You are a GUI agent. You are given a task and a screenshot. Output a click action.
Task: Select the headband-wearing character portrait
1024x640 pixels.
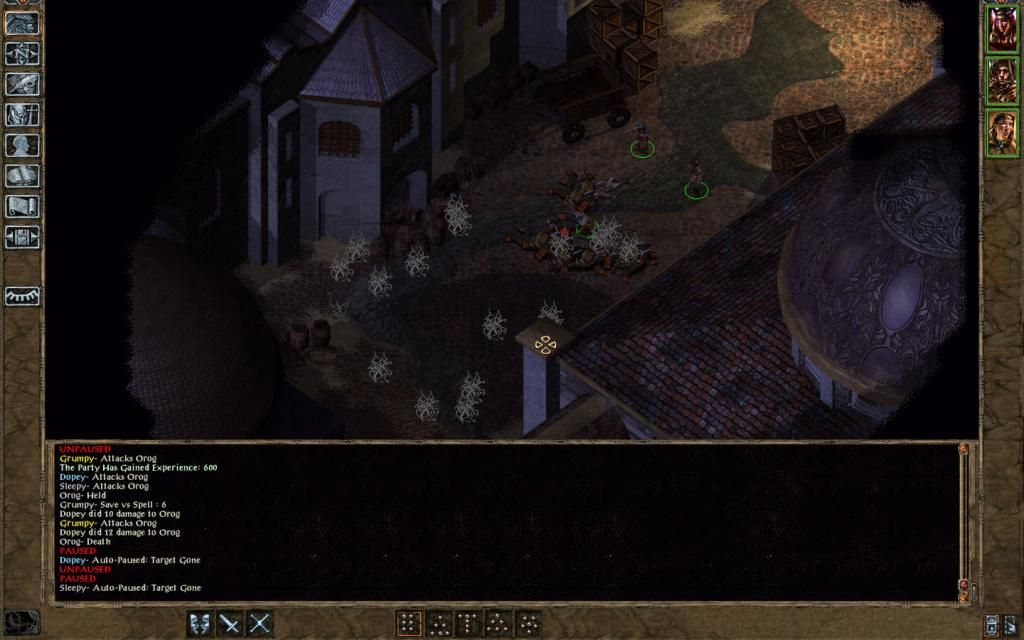1002,133
